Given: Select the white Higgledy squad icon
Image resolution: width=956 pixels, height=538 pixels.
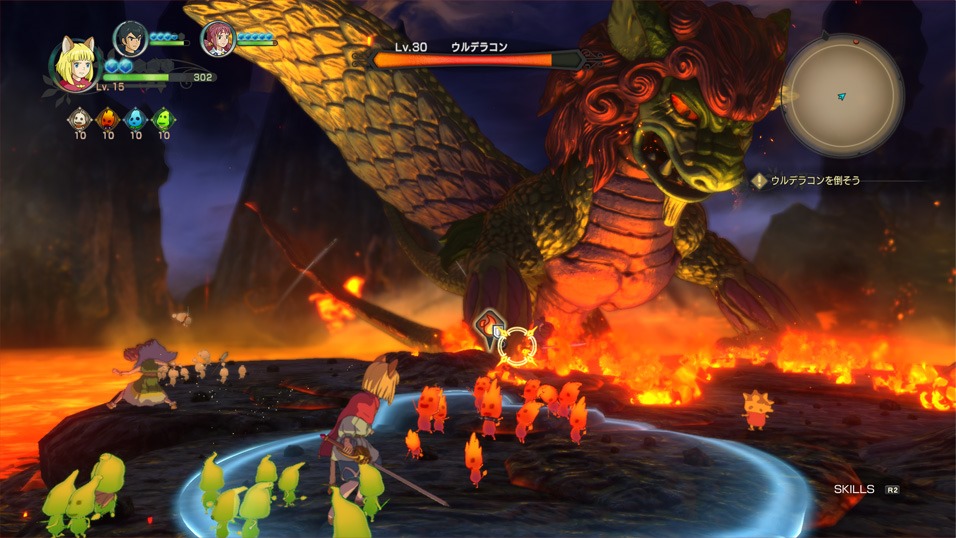Looking at the screenshot, I should (80, 119).
